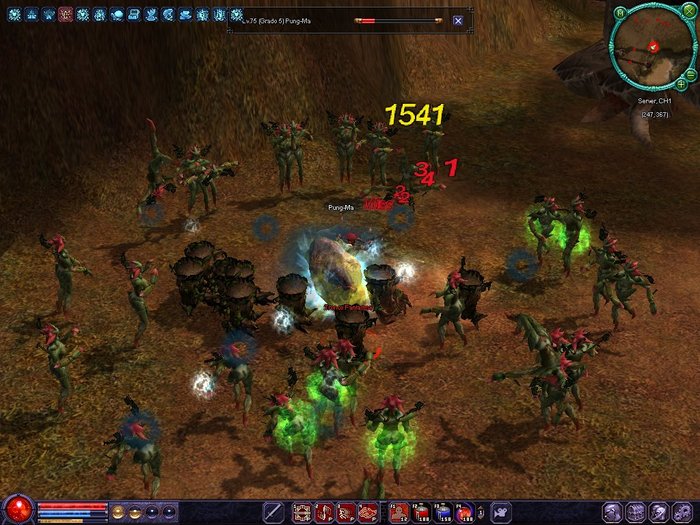
Task: Open the system options, last bottom-right button
Action: [x=684, y=512]
